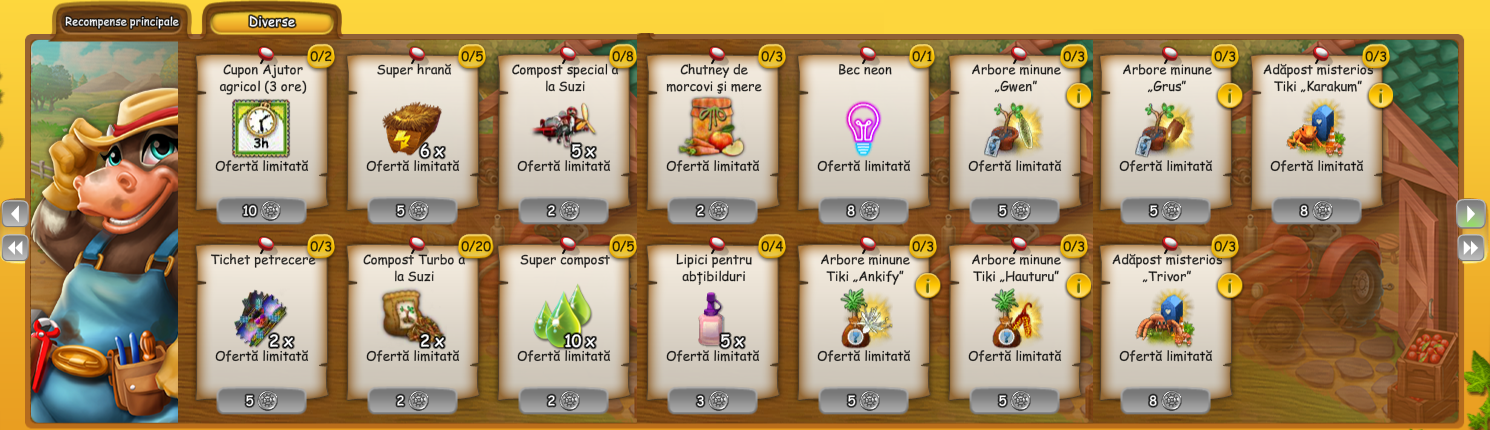Show info for Arbore minune Tiki Ankify

tap(927, 286)
